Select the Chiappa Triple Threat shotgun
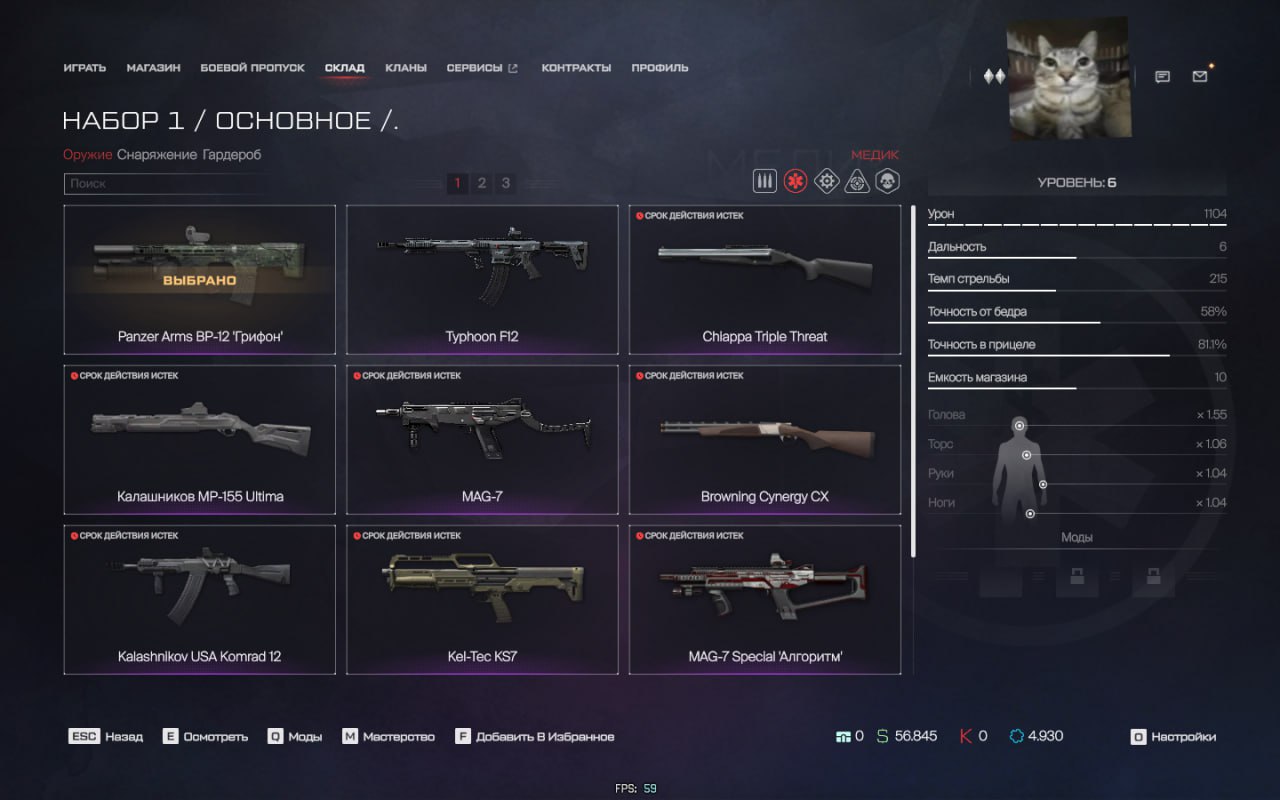The height and width of the screenshot is (800, 1280). coord(765,279)
